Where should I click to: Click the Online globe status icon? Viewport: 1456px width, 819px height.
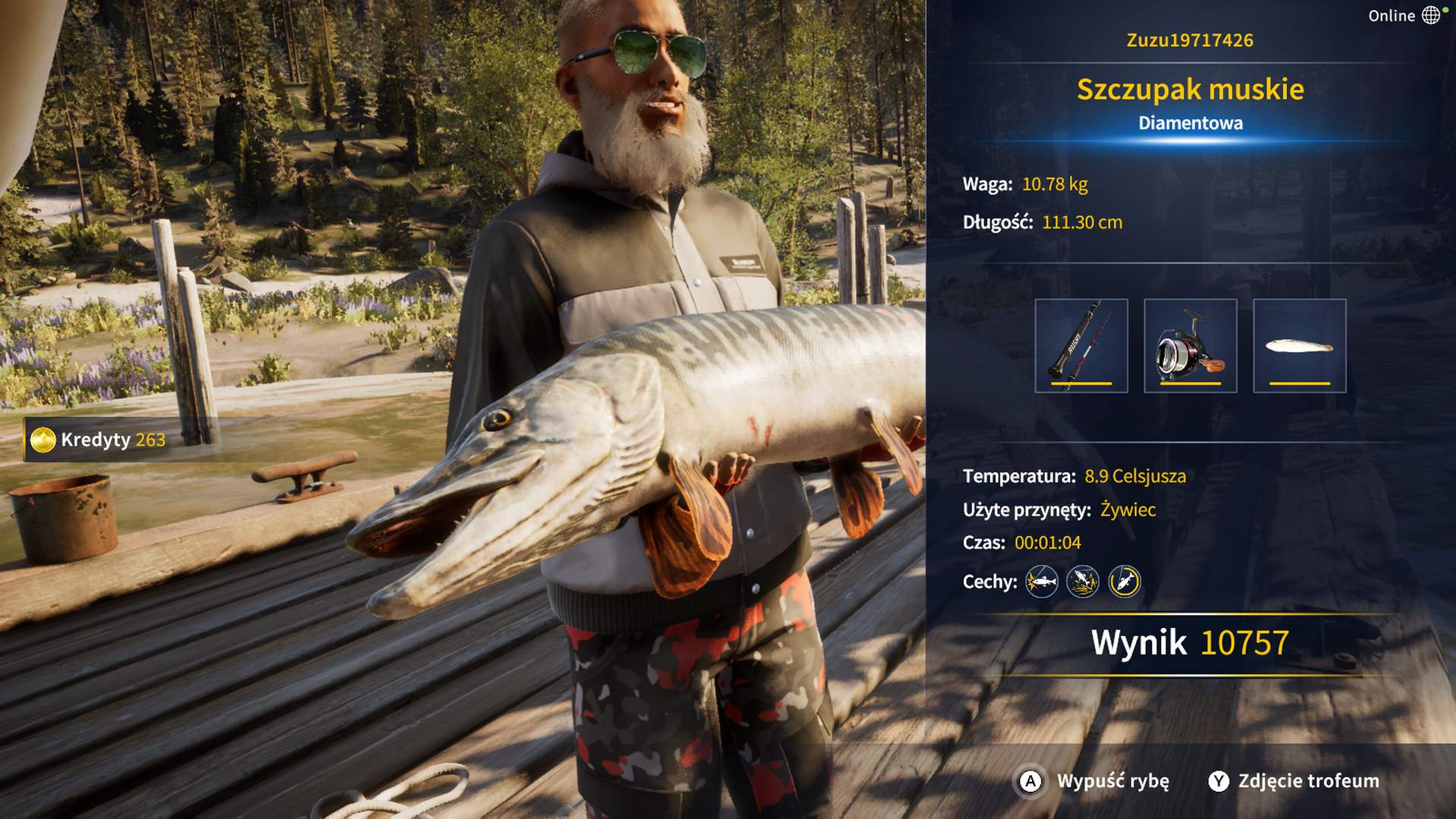pos(1430,15)
